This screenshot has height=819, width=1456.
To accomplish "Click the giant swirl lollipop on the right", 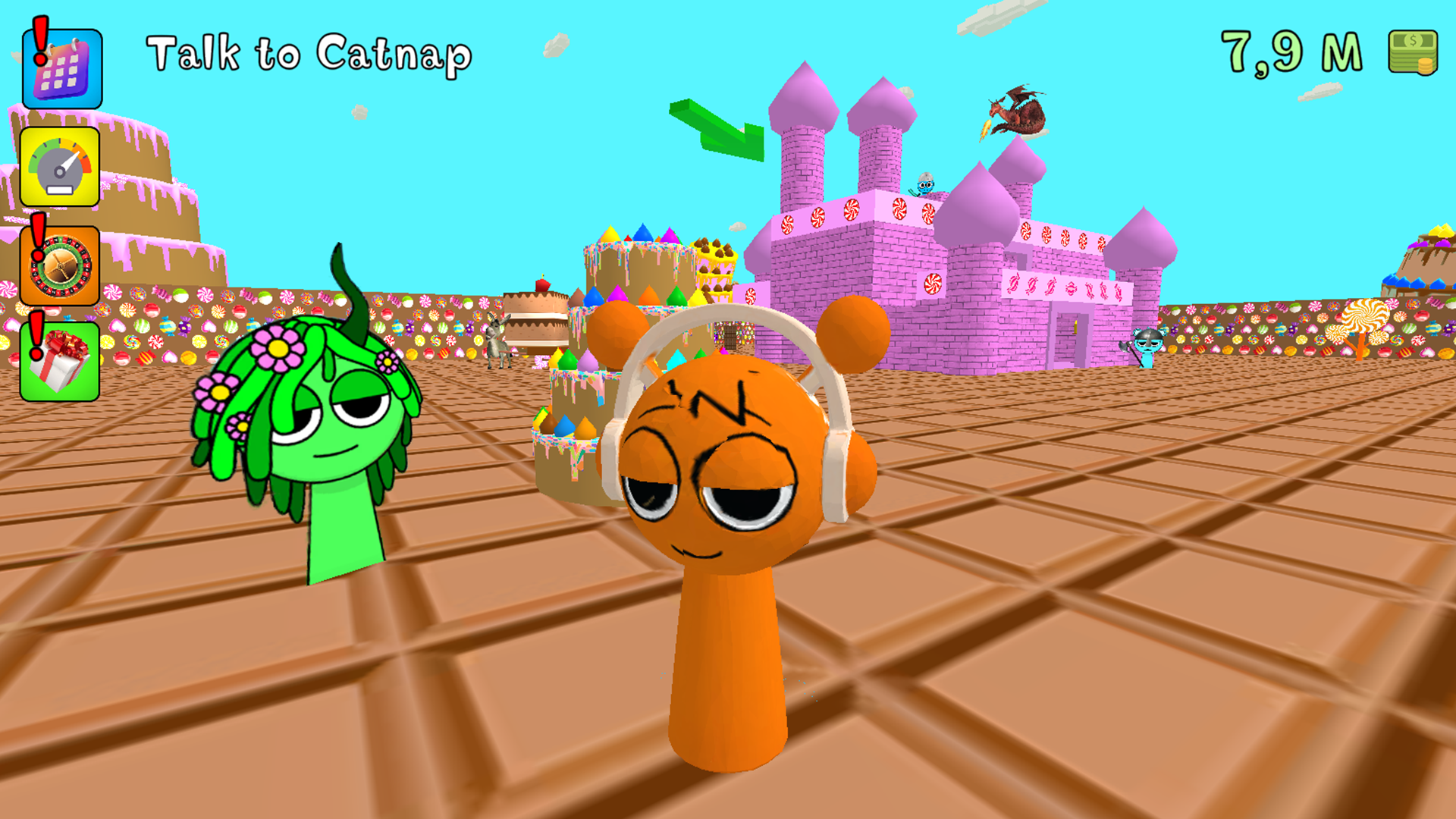I will point(1365,315).
